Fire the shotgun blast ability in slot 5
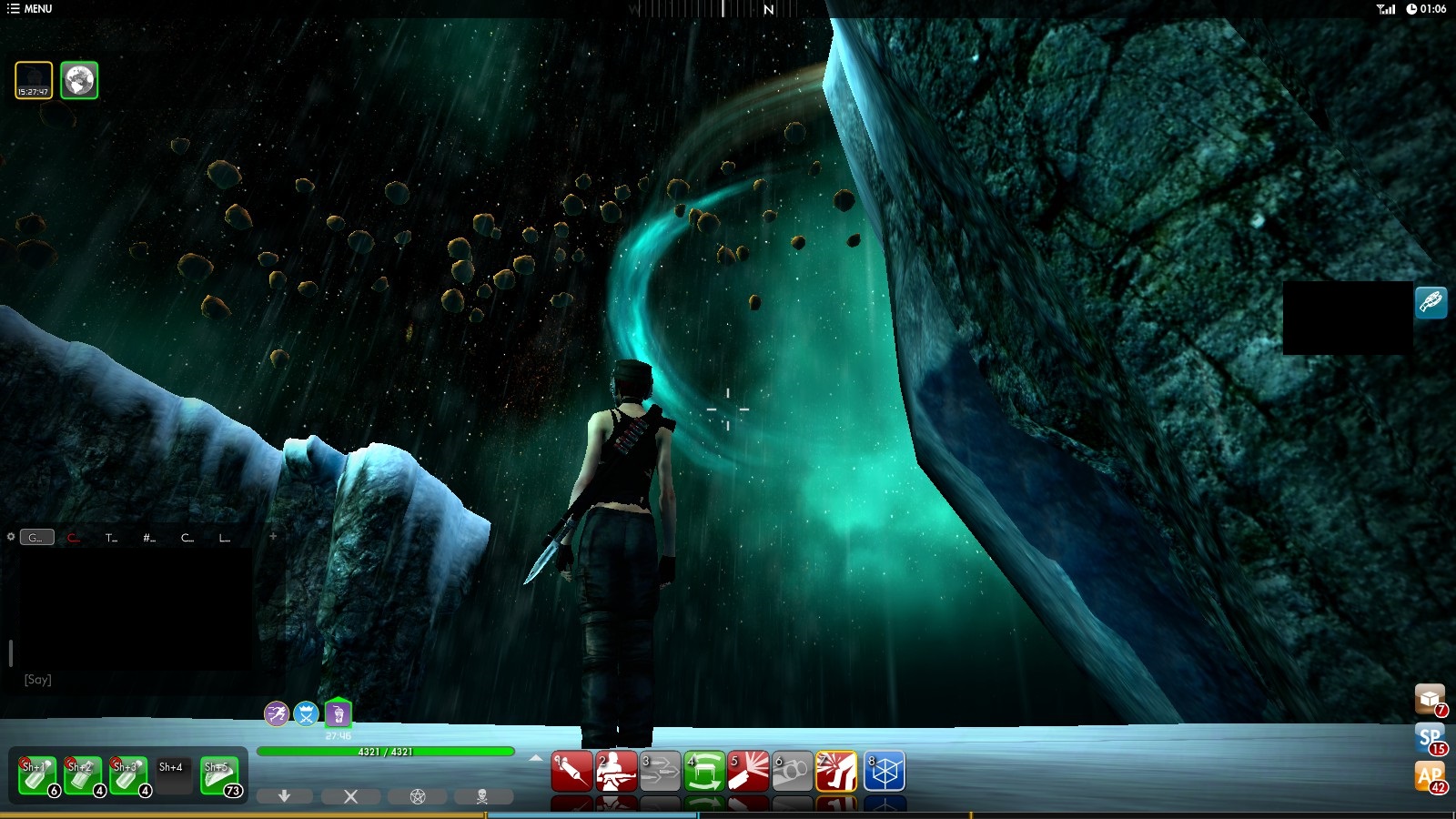 tap(748, 772)
